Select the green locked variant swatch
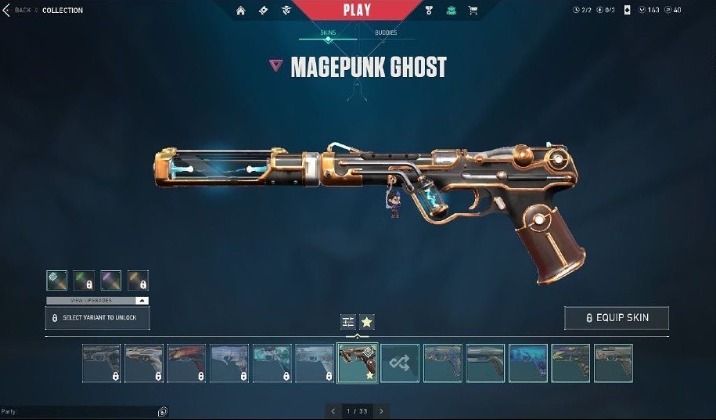 pyautogui.click(x=83, y=280)
